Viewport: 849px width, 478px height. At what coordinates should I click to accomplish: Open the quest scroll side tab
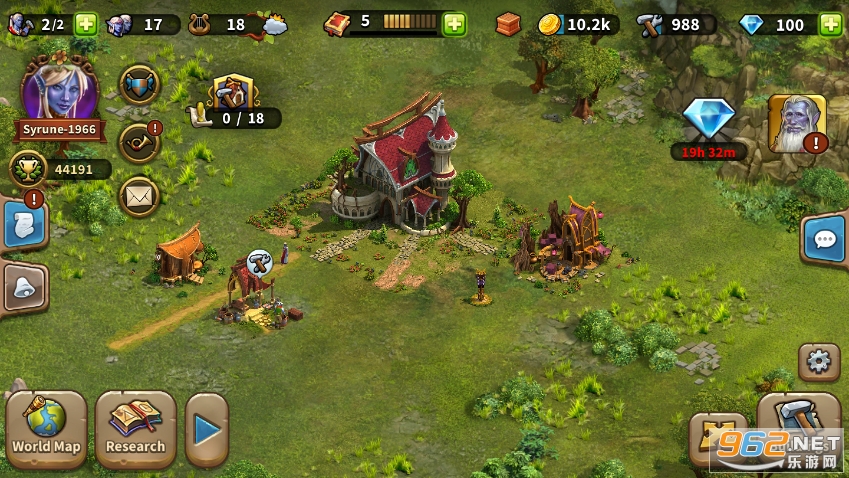click(x=24, y=224)
